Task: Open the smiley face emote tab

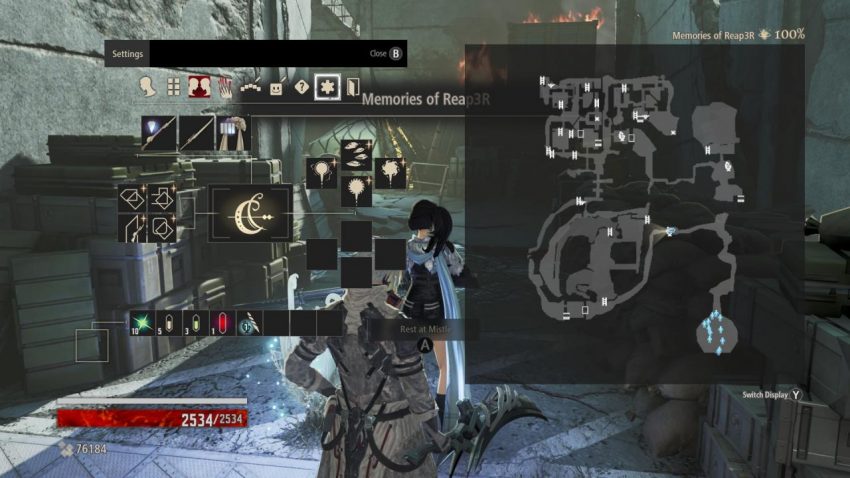Action: [x=276, y=86]
